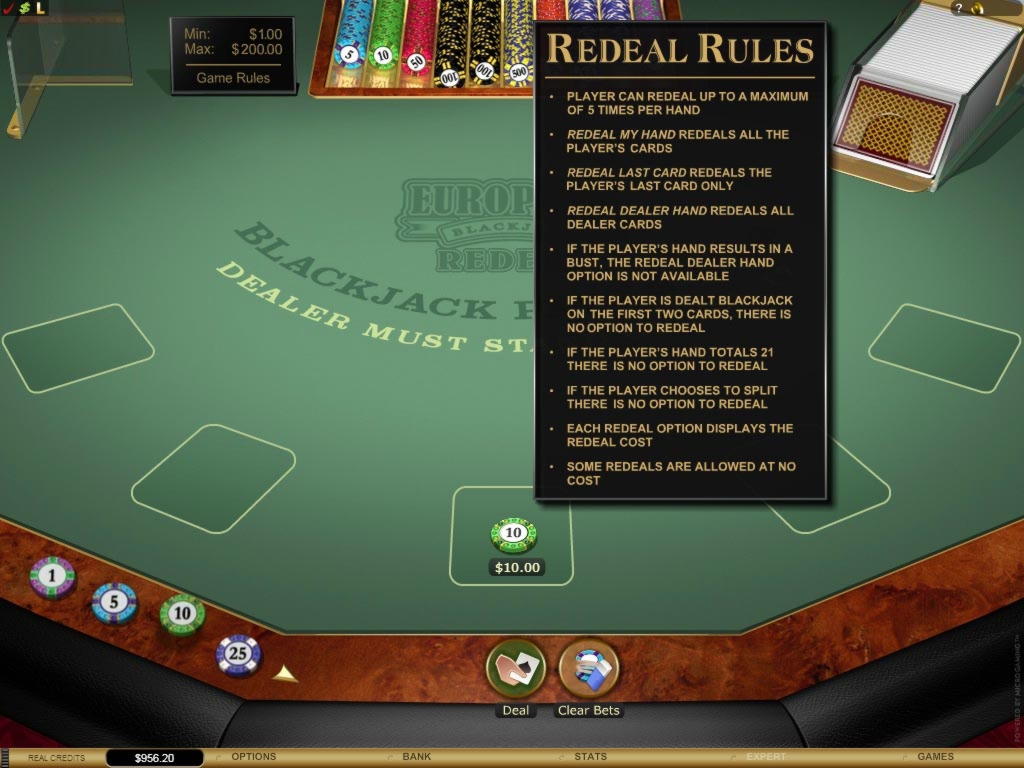The image size is (1024, 768).
Task: Clear Bets from the table
Action: pyautogui.click(x=588, y=670)
